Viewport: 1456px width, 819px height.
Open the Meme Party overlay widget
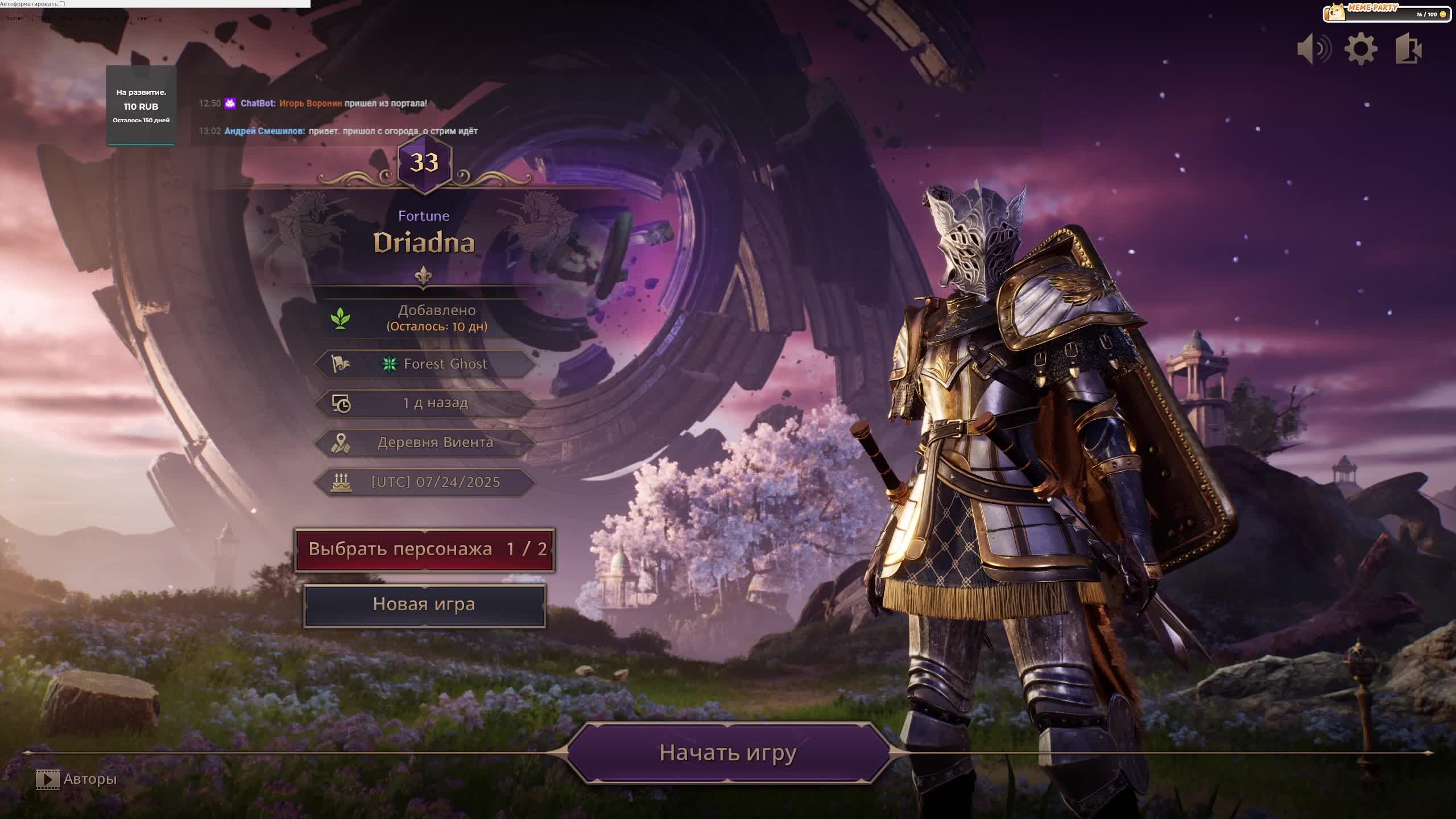point(1387,13)
